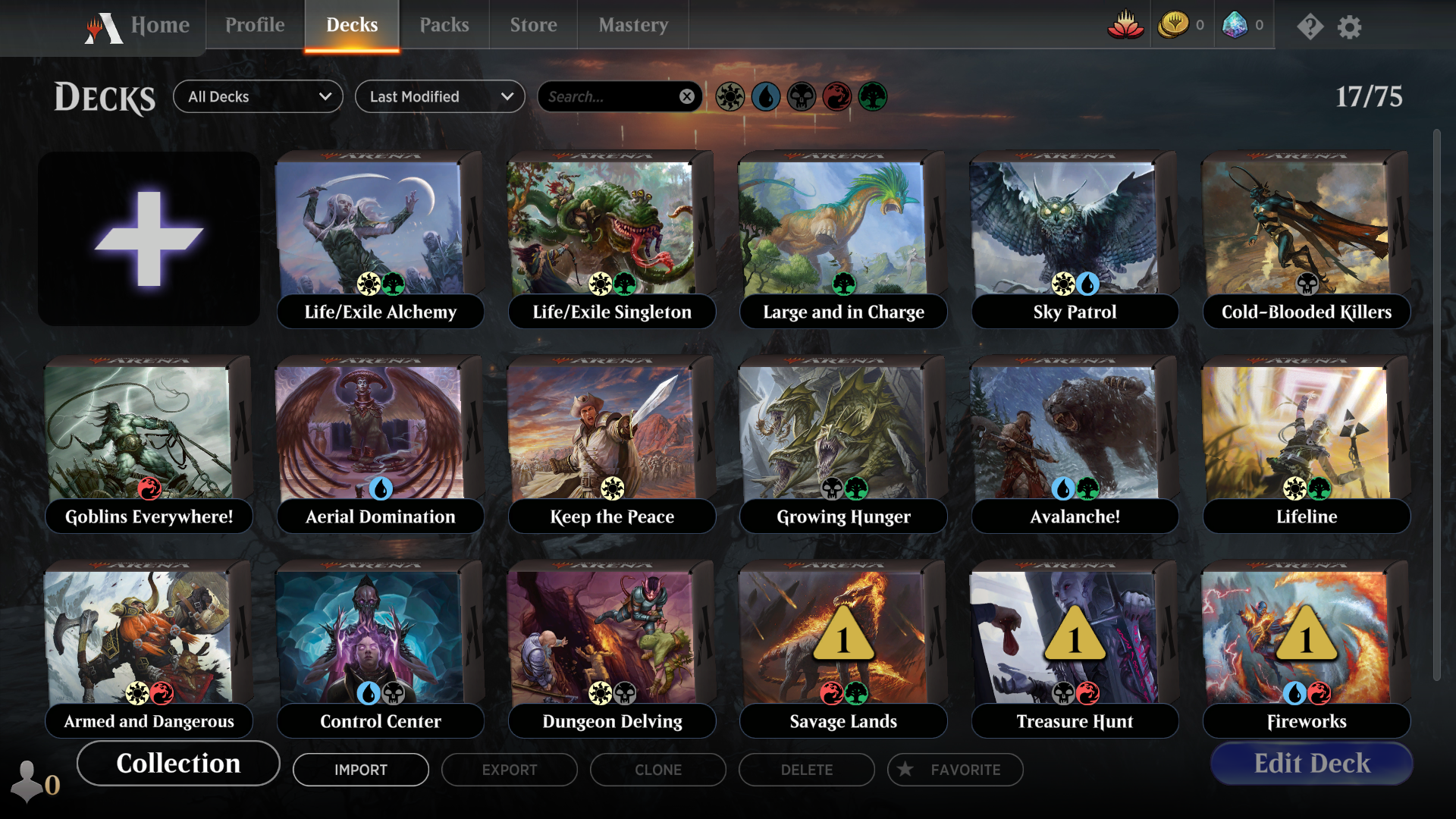This screenshot has width=1456, height=819.
Task: Open the Store tab
Action: pos(533,25)
